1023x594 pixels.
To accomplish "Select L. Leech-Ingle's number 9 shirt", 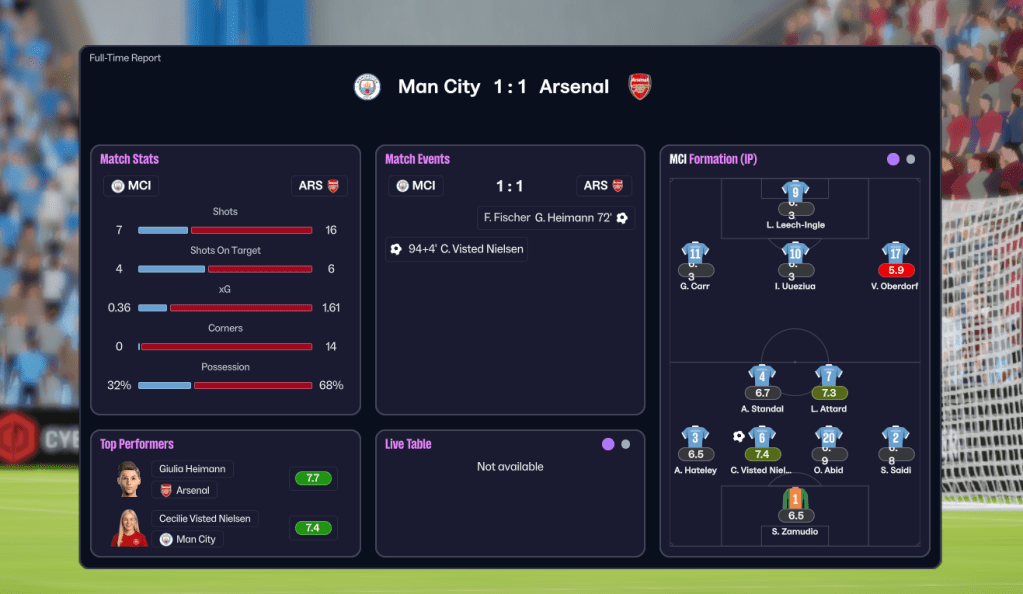I will (795, 192).
